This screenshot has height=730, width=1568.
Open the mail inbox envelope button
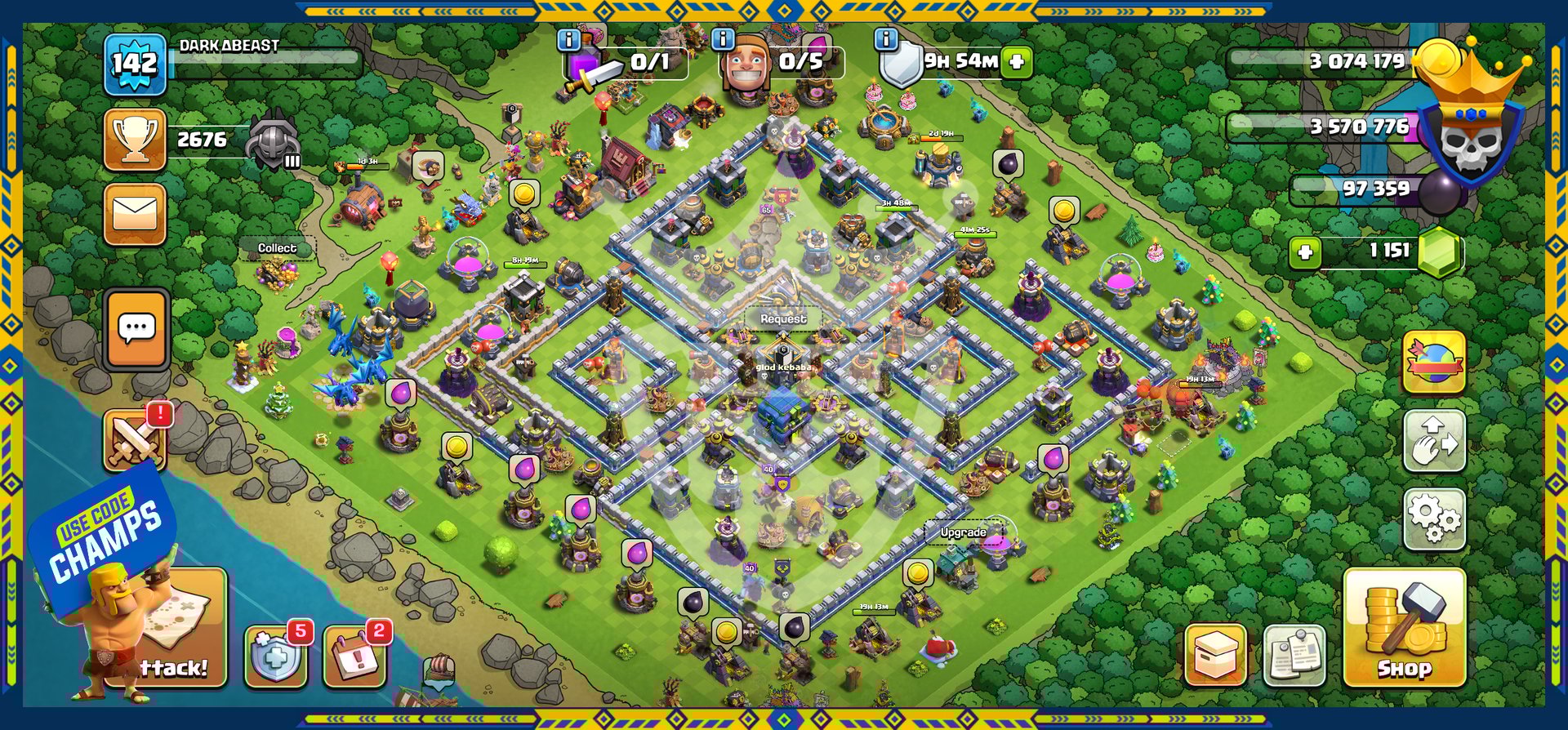pos(135,214)
